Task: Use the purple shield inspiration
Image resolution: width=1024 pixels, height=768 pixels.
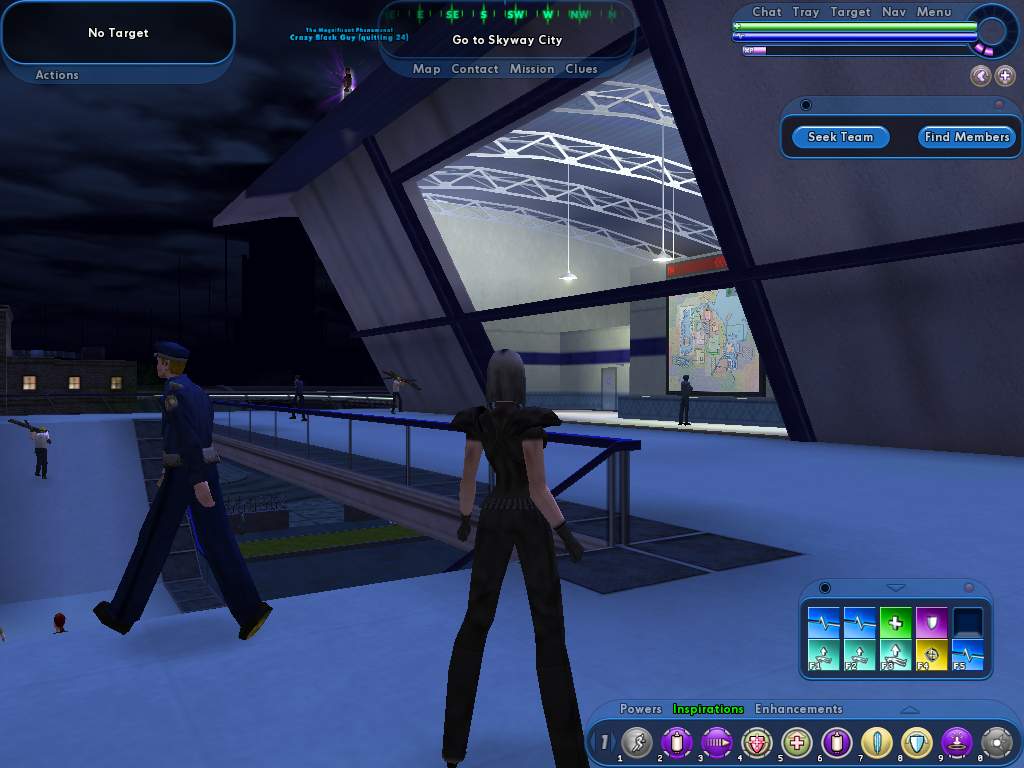Action: 931,623
